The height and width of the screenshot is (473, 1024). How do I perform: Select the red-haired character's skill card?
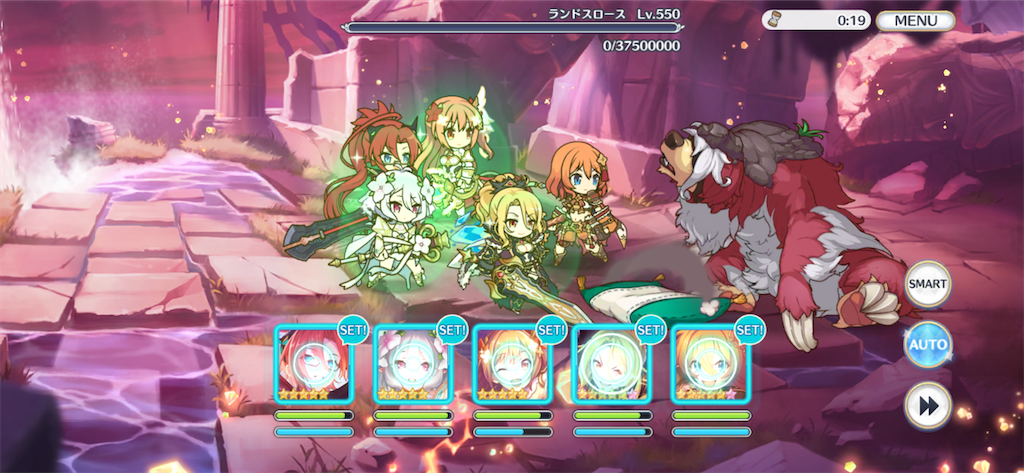(313, 364)
